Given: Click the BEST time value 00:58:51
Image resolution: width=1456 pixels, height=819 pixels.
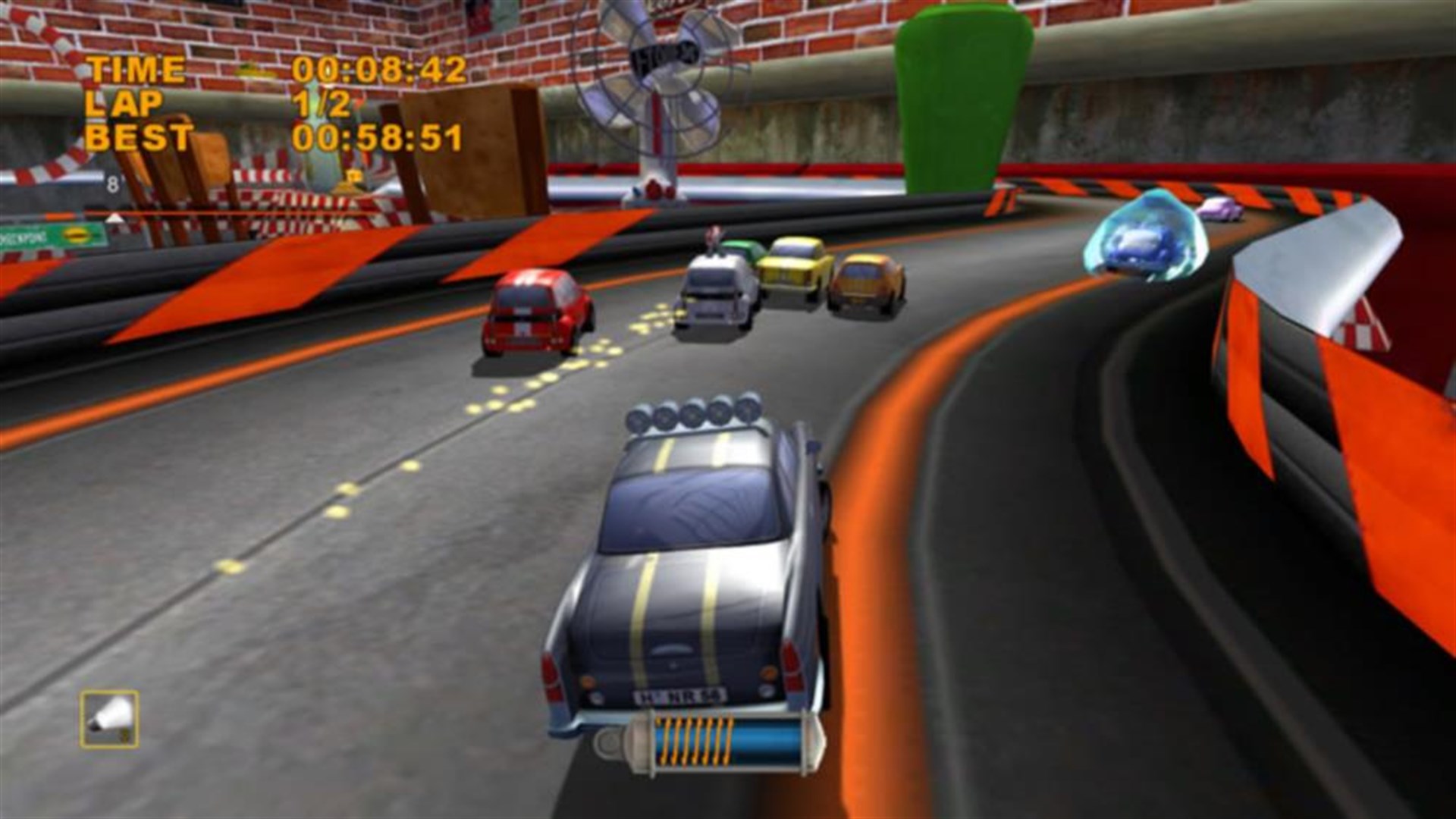Looking at the screenshot, I should [379, 139].
